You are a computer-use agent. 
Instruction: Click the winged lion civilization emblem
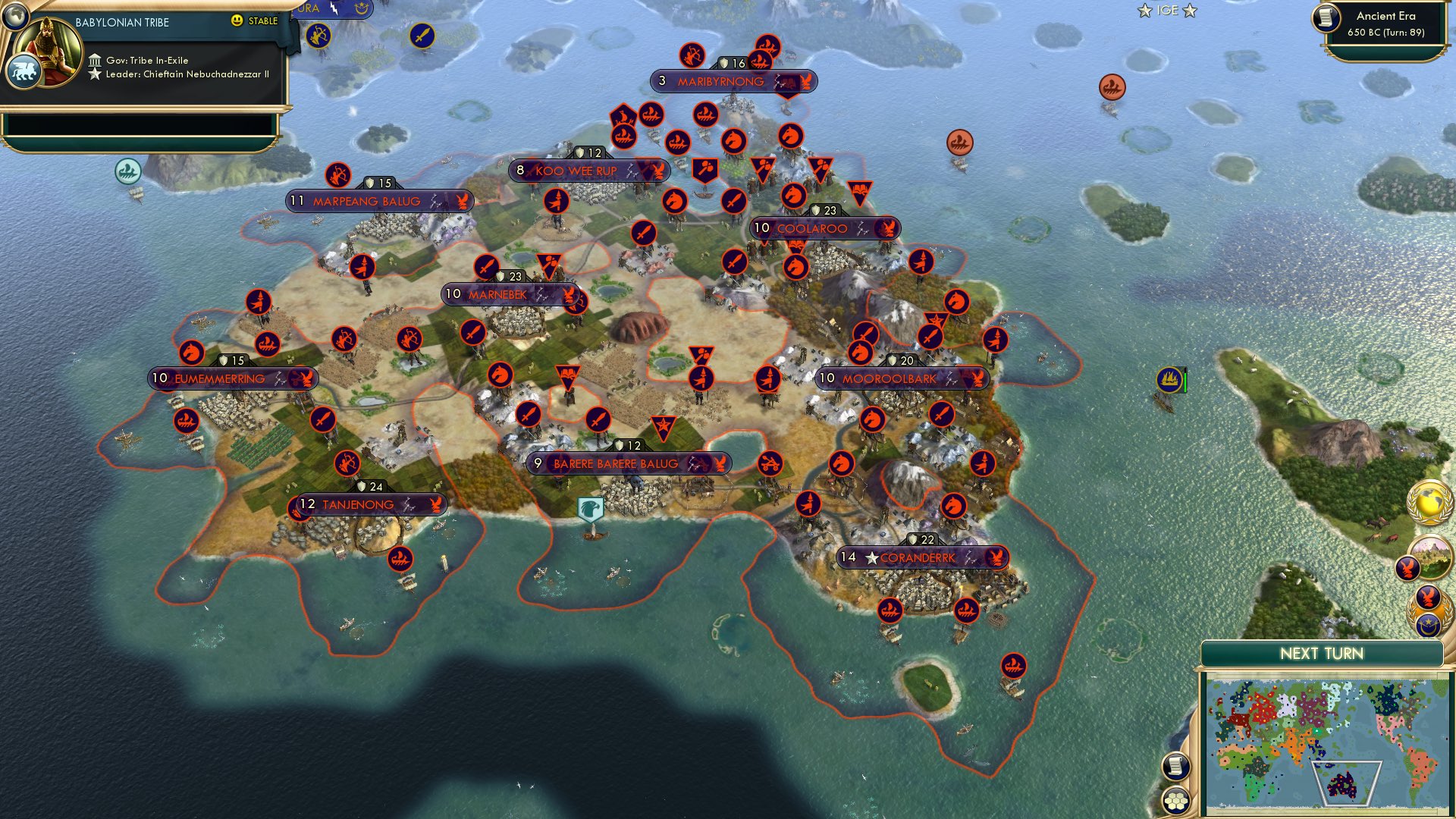25,71
